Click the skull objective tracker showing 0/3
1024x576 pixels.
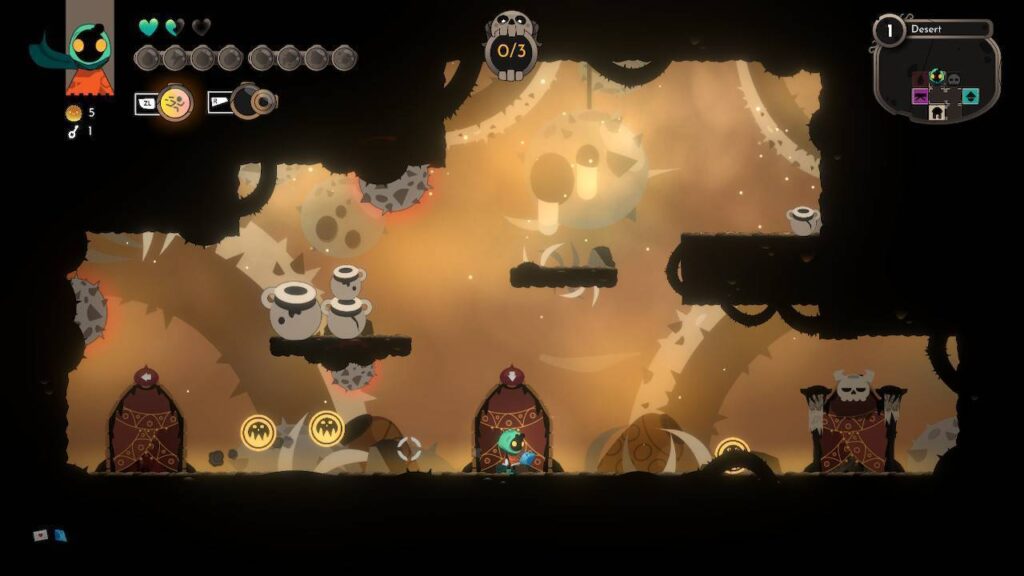click(x=511, y=45)
